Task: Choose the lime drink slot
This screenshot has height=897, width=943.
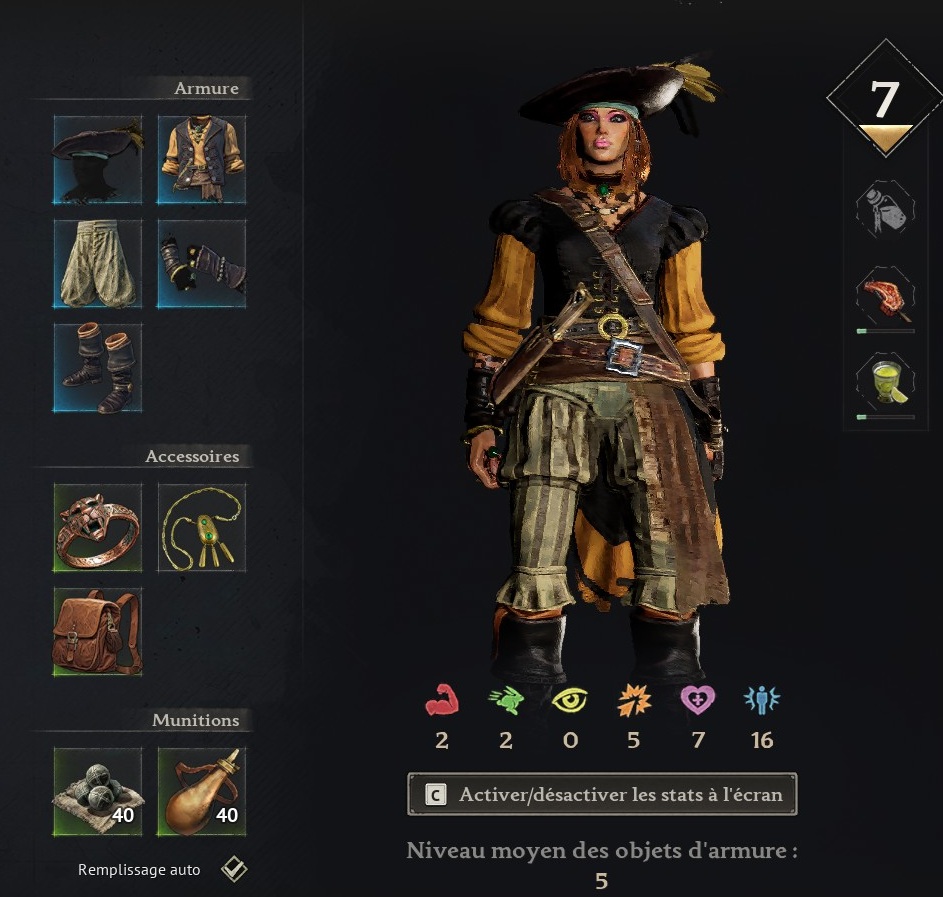Action: (885, 384)
